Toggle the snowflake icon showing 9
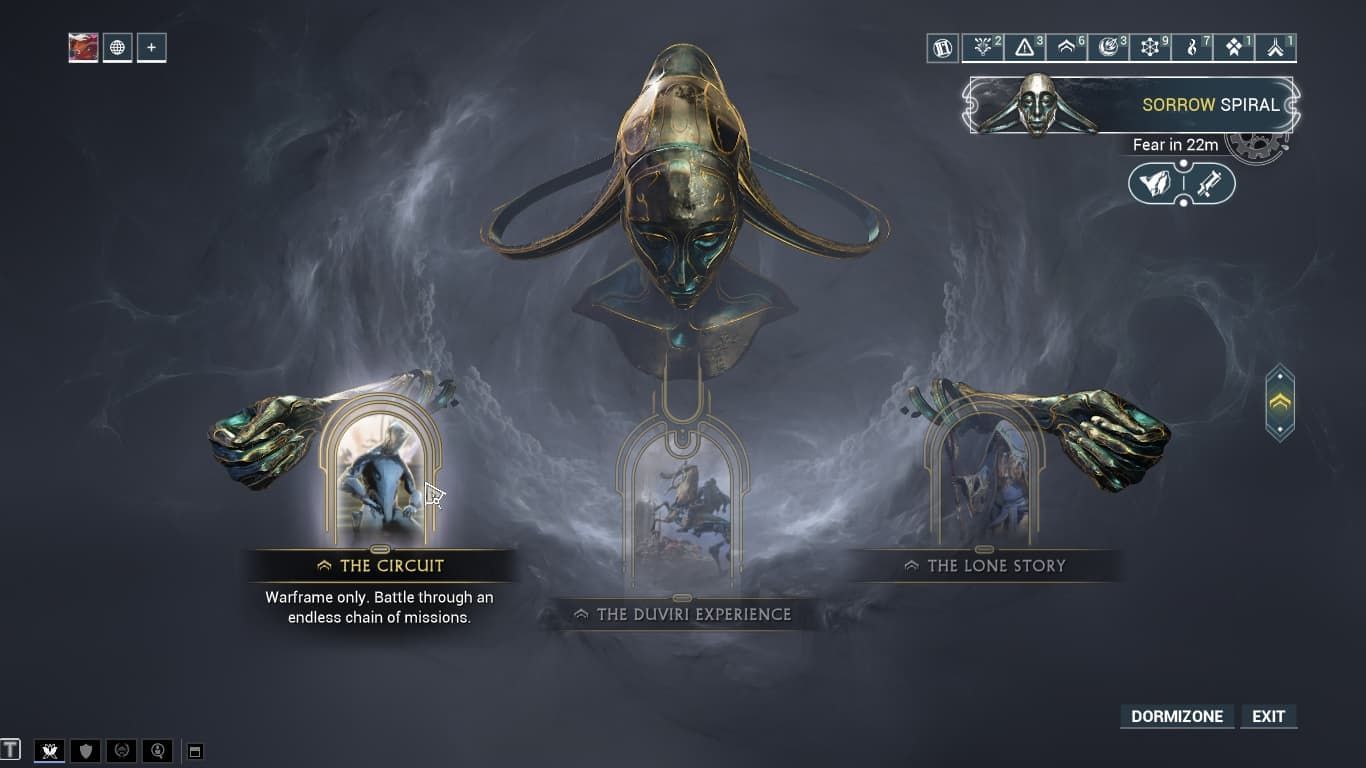The image size is (1366, 768). pyautogui.click(x=1151, y=46)
